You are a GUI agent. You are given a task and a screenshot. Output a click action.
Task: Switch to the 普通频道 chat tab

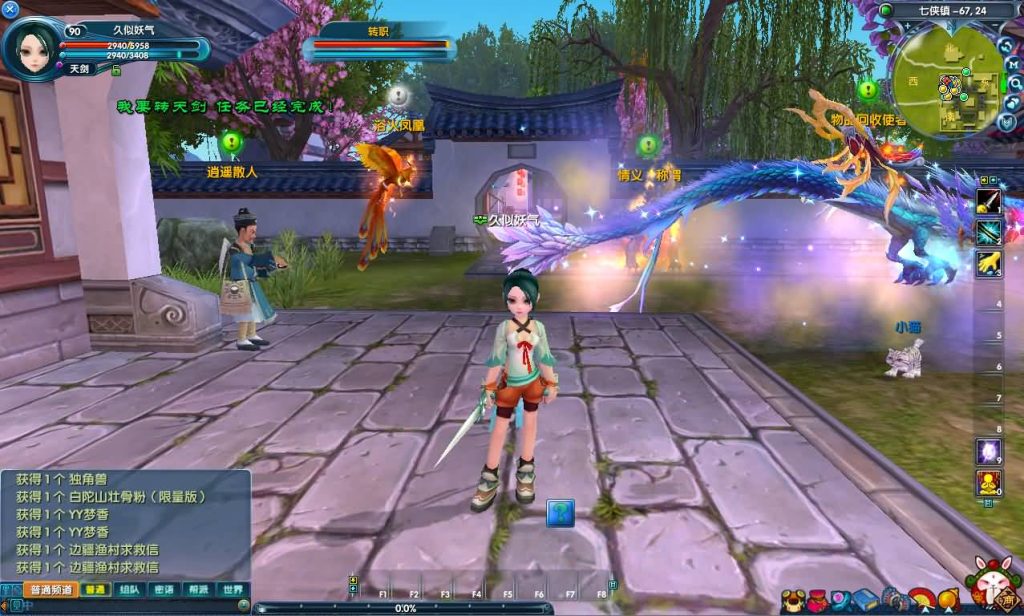[x=50, y=590]
